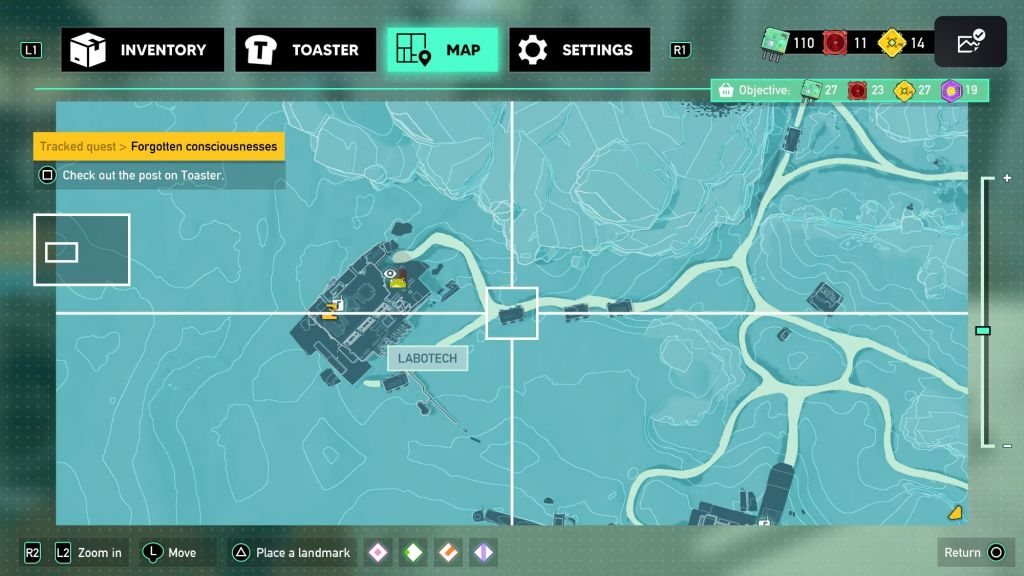Click the map zoom slider handle
Screen dimensions: 1024x576
point(983,330)
